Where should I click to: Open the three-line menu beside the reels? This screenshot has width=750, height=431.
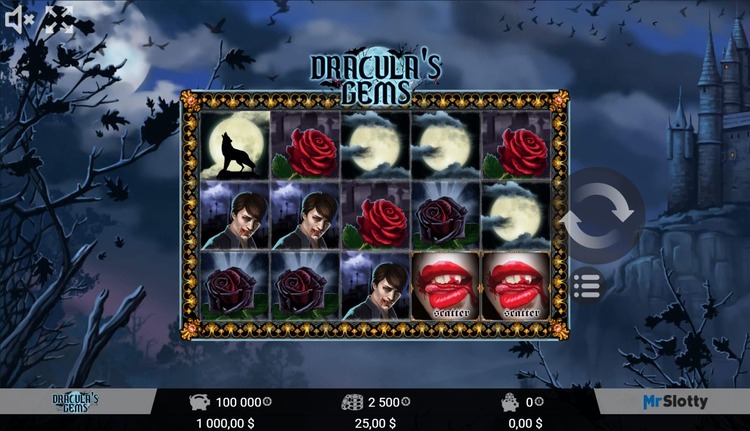(588, 285)
